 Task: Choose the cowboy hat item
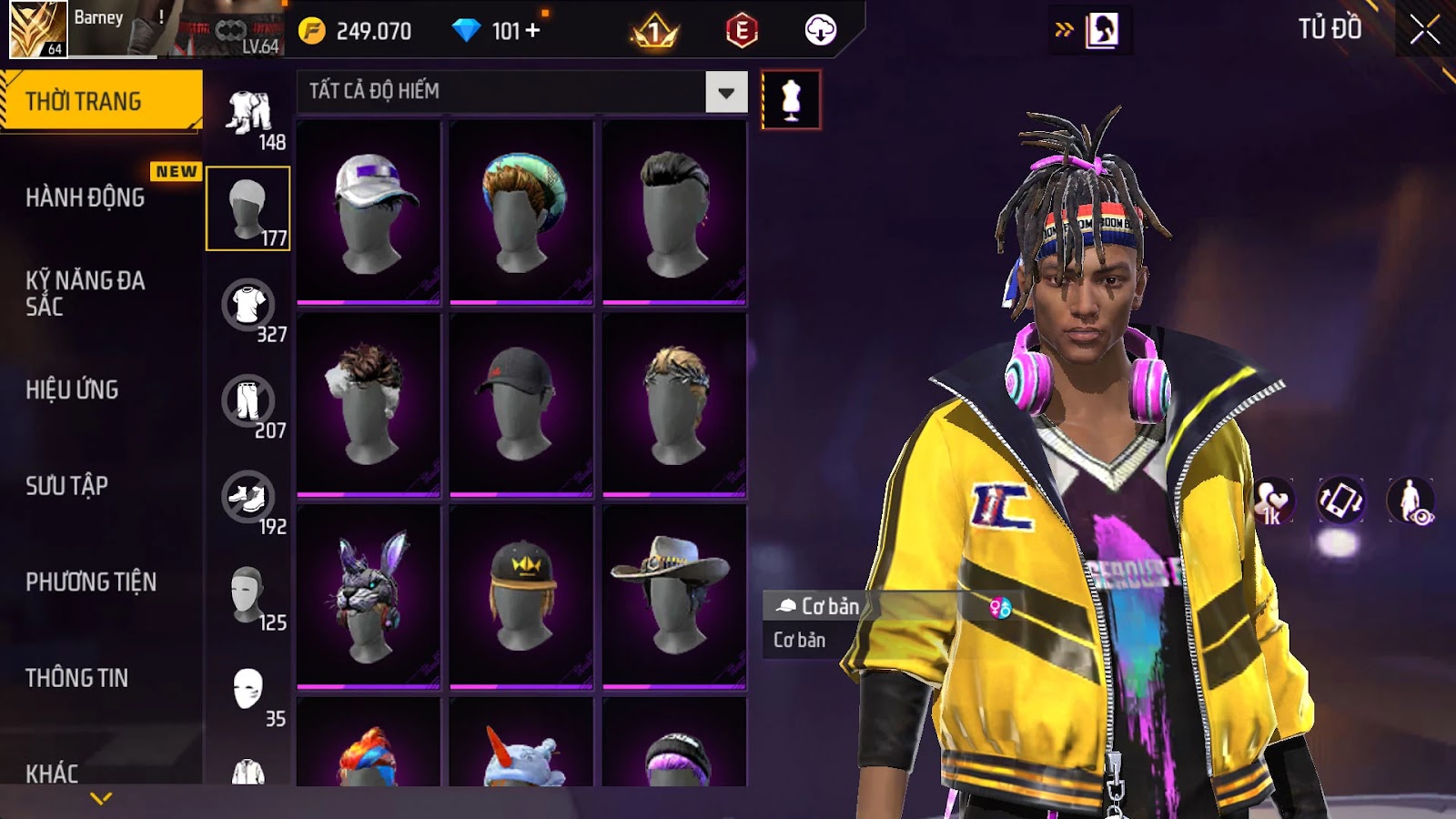[673, 596]
